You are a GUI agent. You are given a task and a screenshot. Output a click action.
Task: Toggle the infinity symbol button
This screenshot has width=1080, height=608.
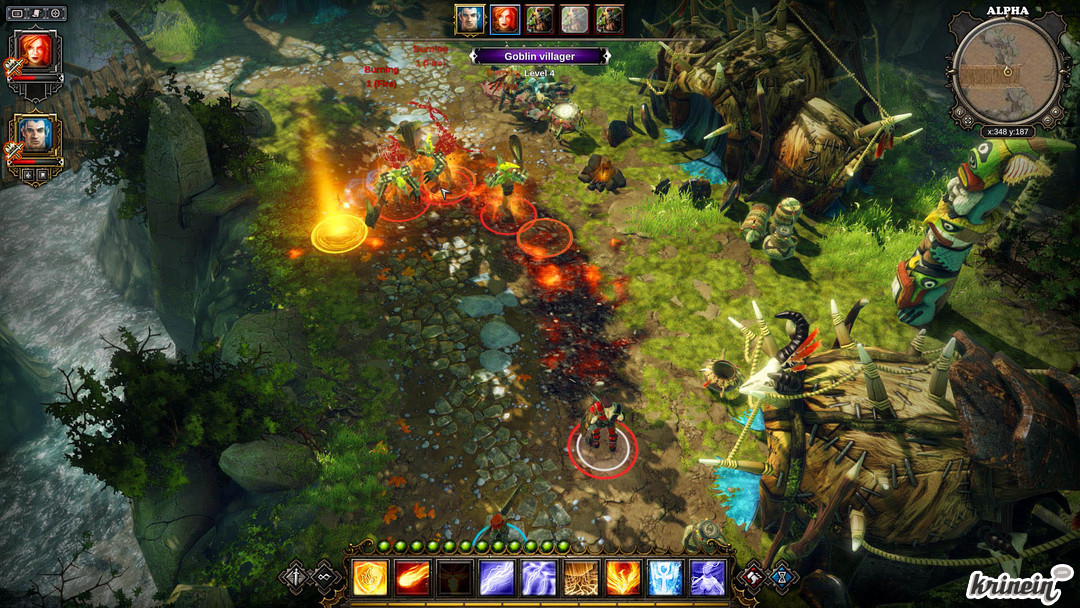(324, 576)
